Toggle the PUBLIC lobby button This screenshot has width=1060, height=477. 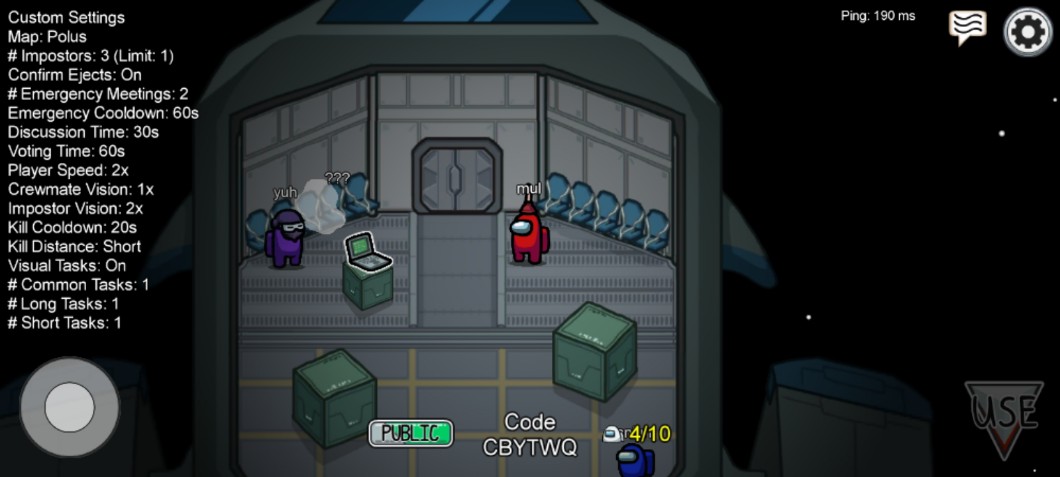pos(411,433)
